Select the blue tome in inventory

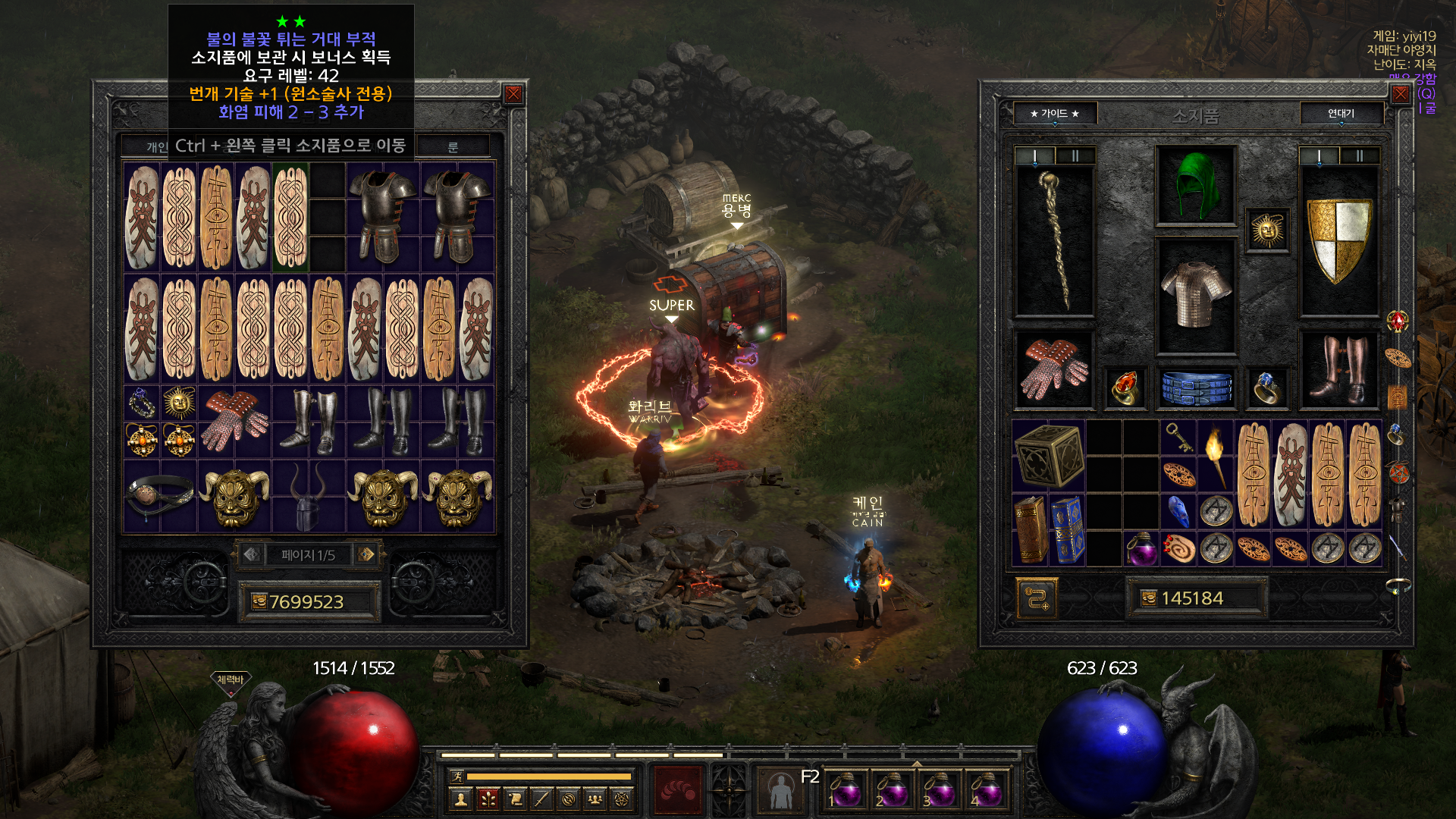[1067, 531]
